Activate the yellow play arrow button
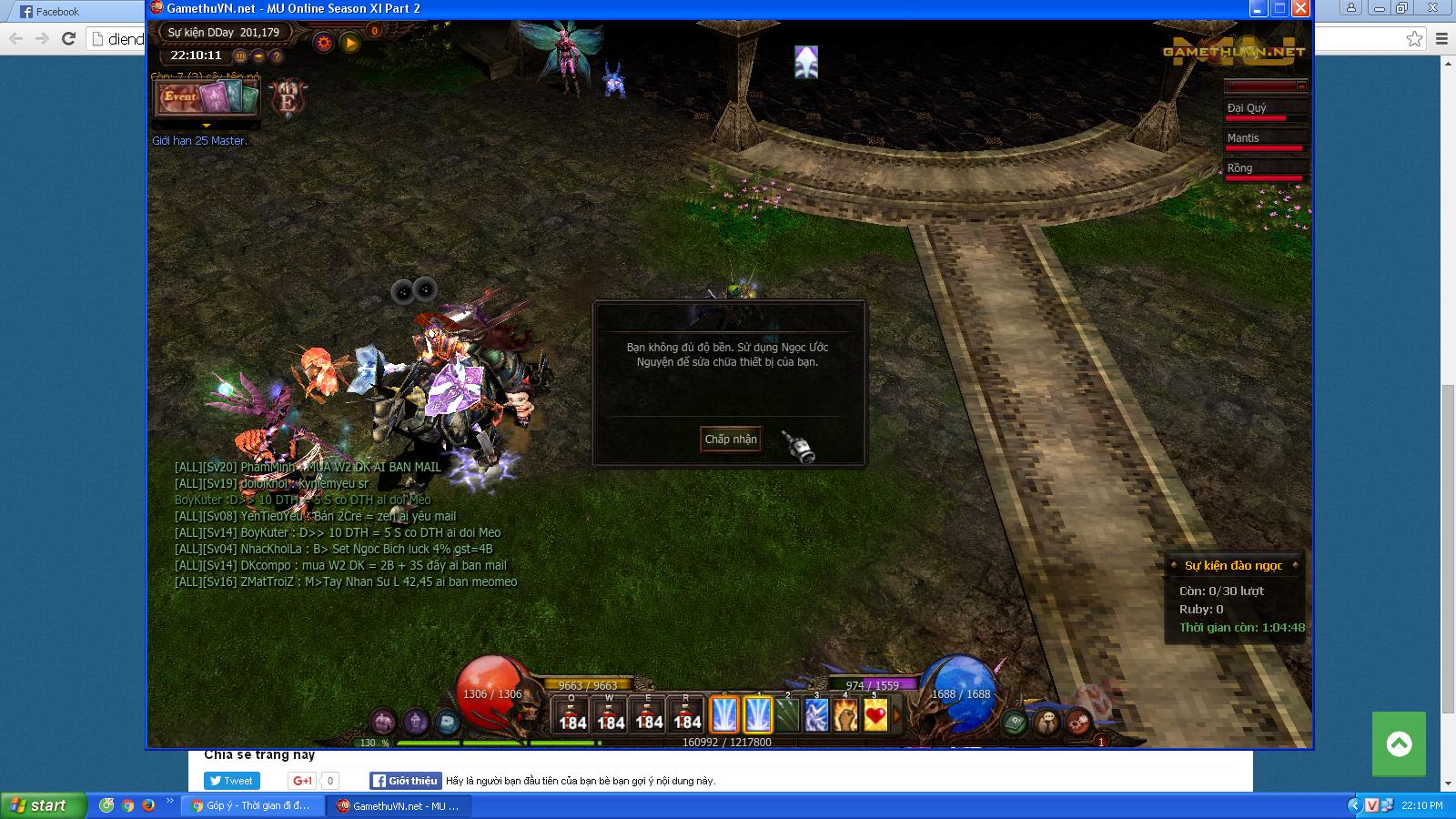The width and height of the screenshot is (1456, 819). tap(349, 42)
